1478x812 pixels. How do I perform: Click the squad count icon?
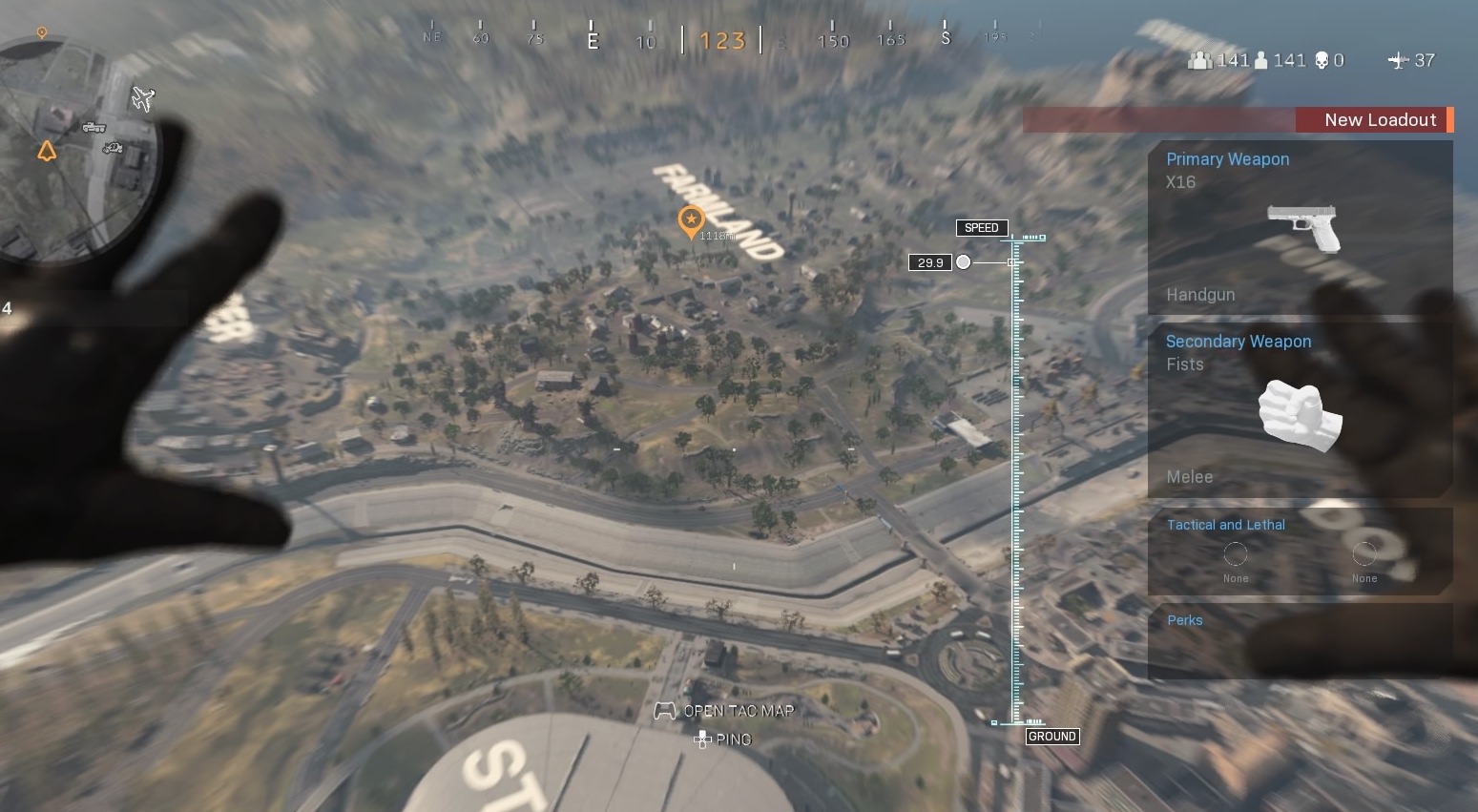point(1198,60)
